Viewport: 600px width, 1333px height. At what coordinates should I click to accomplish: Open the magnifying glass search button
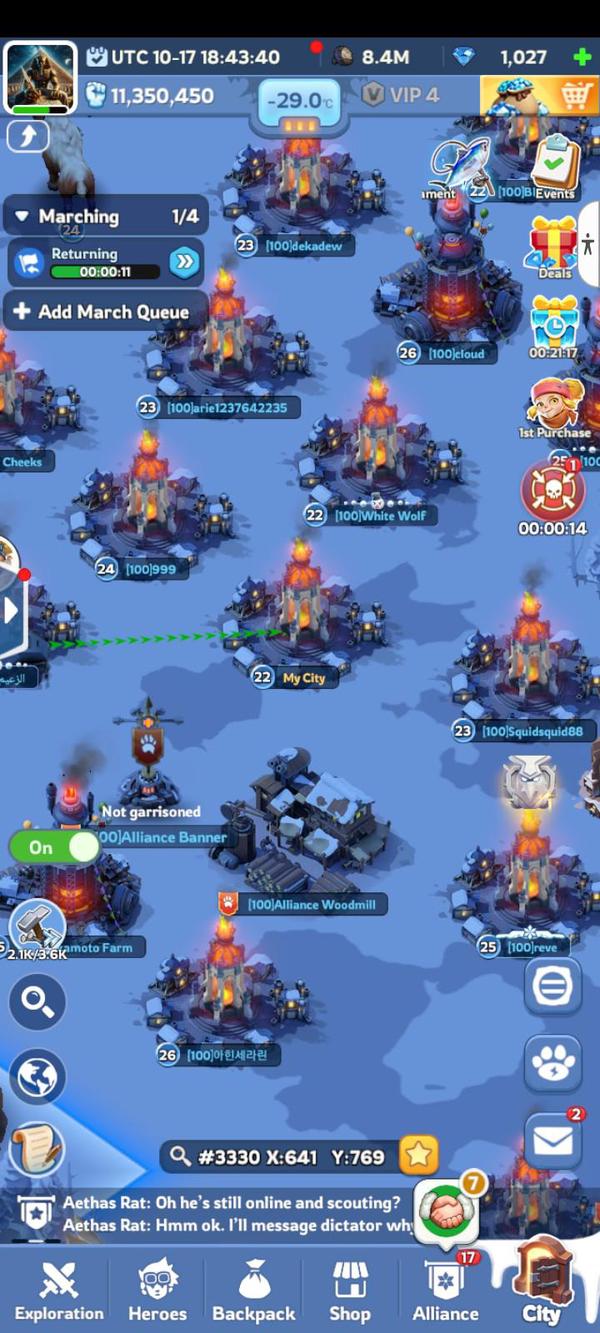pyautogui.click(x=38, y=1002)
